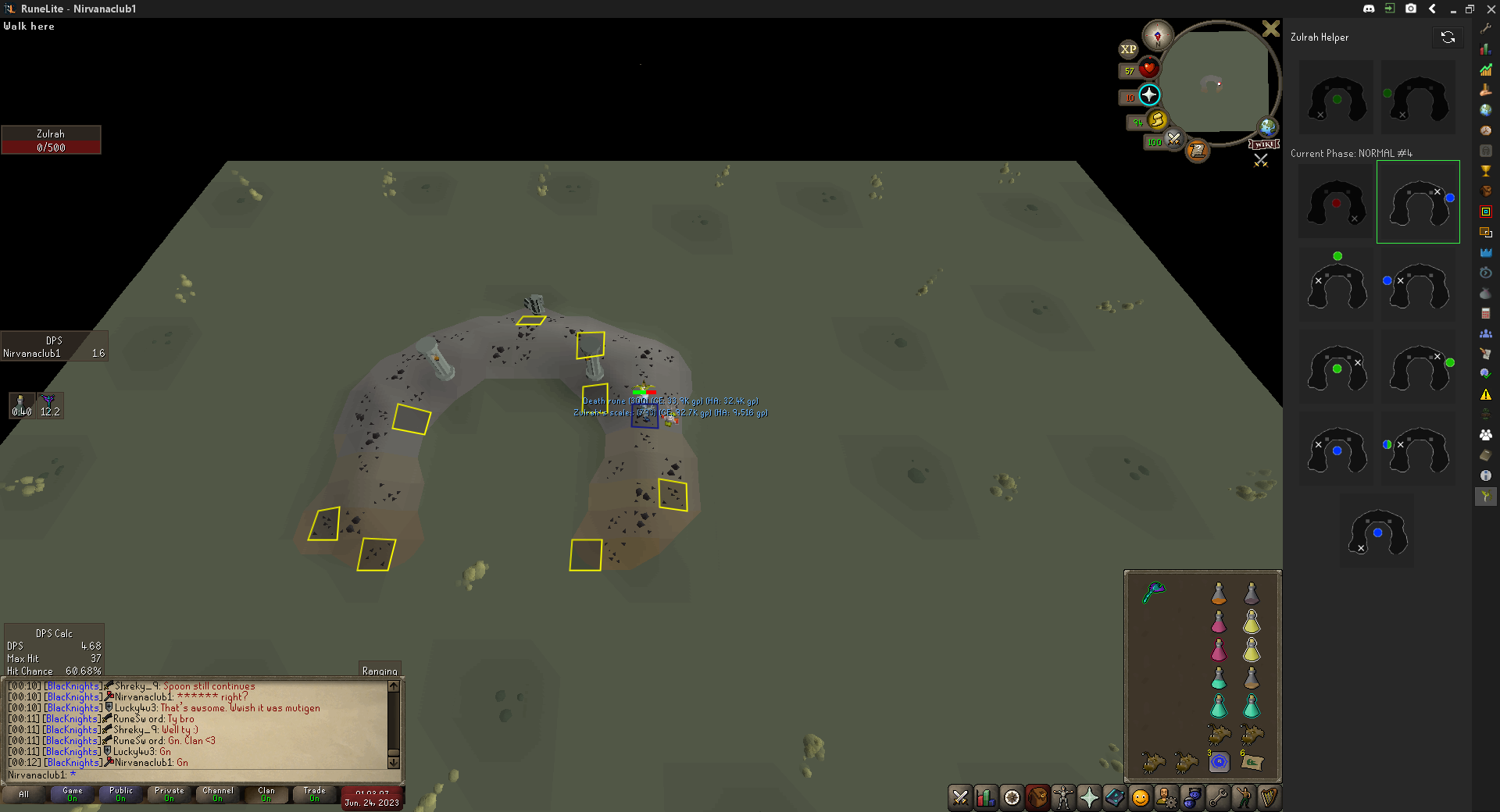Toggle the Public chat filter off
Image resolution: width=1500 pixels, height=812 pixels.
click(x=120, y=795)
